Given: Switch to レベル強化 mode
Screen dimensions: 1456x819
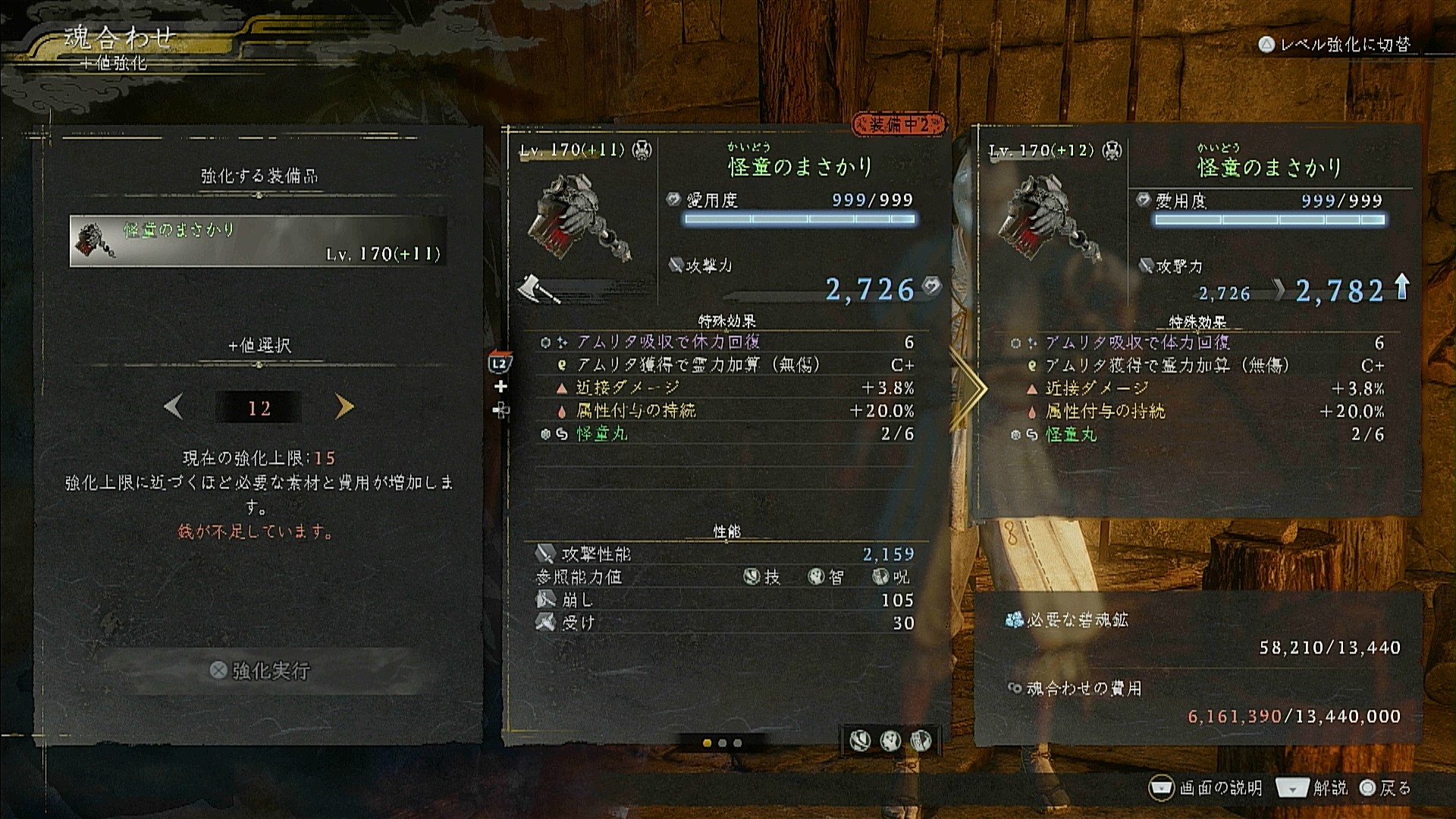Looking at the screenshot, I should [1335, 45].
